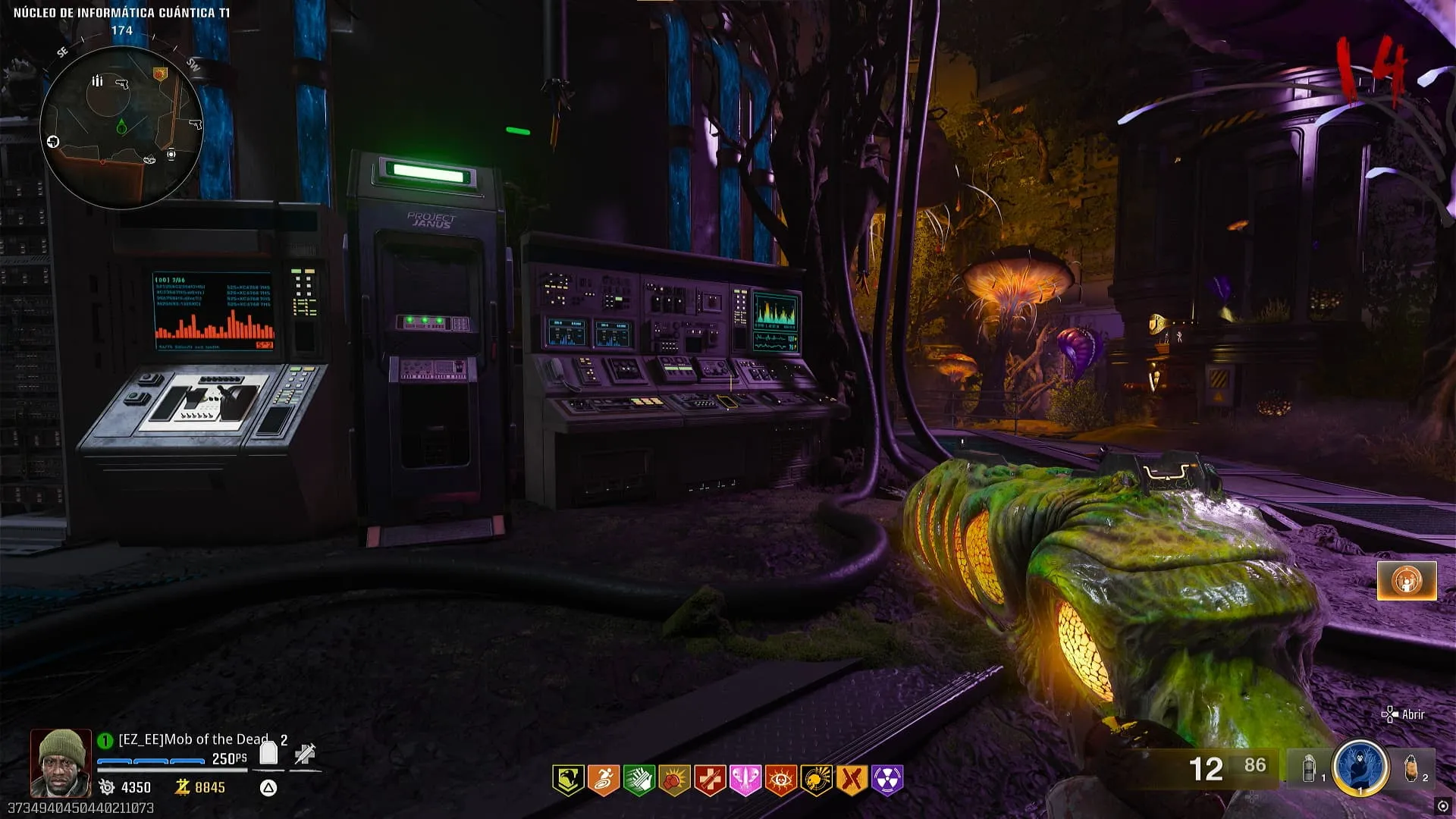Click the pistol marker on the minimap
This screenshot has width=1456, height=819.
click(x=121, y=83)
